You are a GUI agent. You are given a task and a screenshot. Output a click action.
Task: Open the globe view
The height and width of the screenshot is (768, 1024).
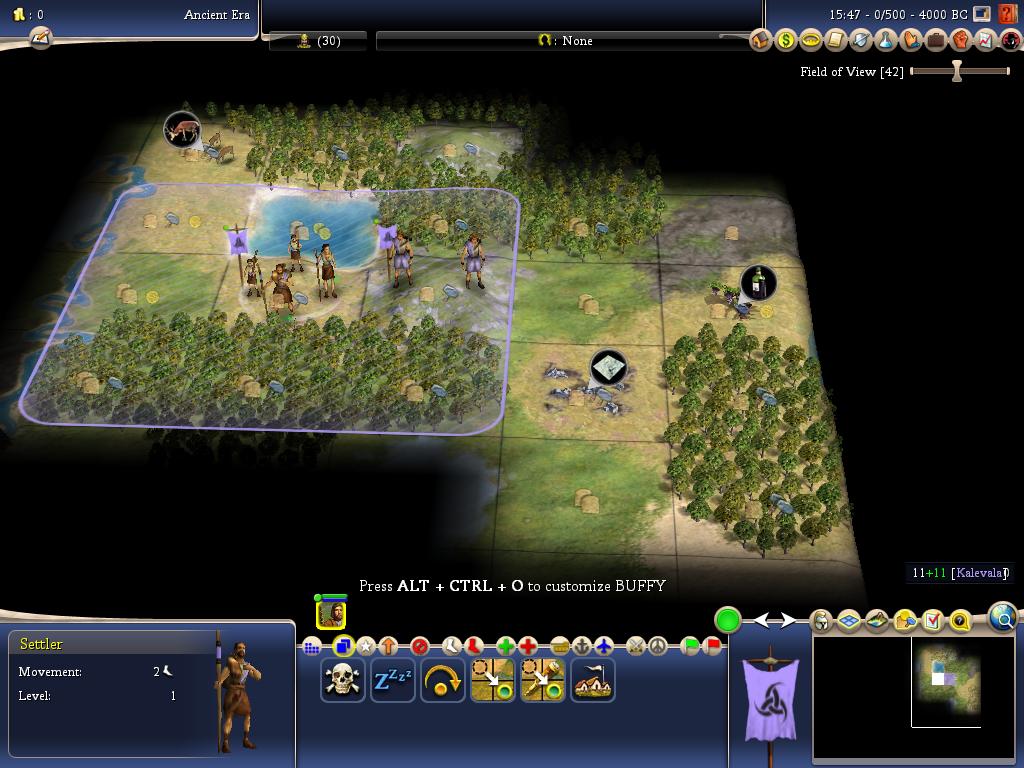pyautogui.click(x=1002, y=618)
